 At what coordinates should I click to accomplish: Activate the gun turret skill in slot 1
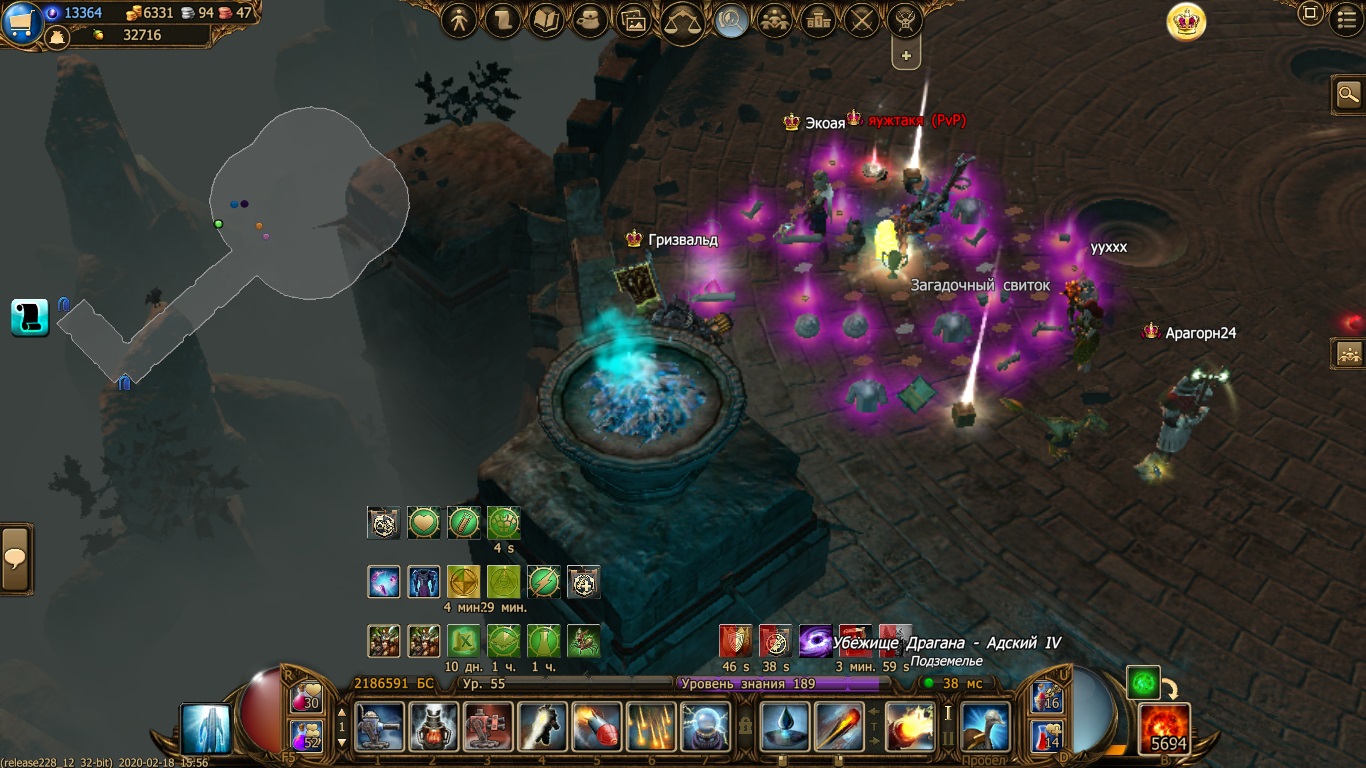tap(380, 727)
